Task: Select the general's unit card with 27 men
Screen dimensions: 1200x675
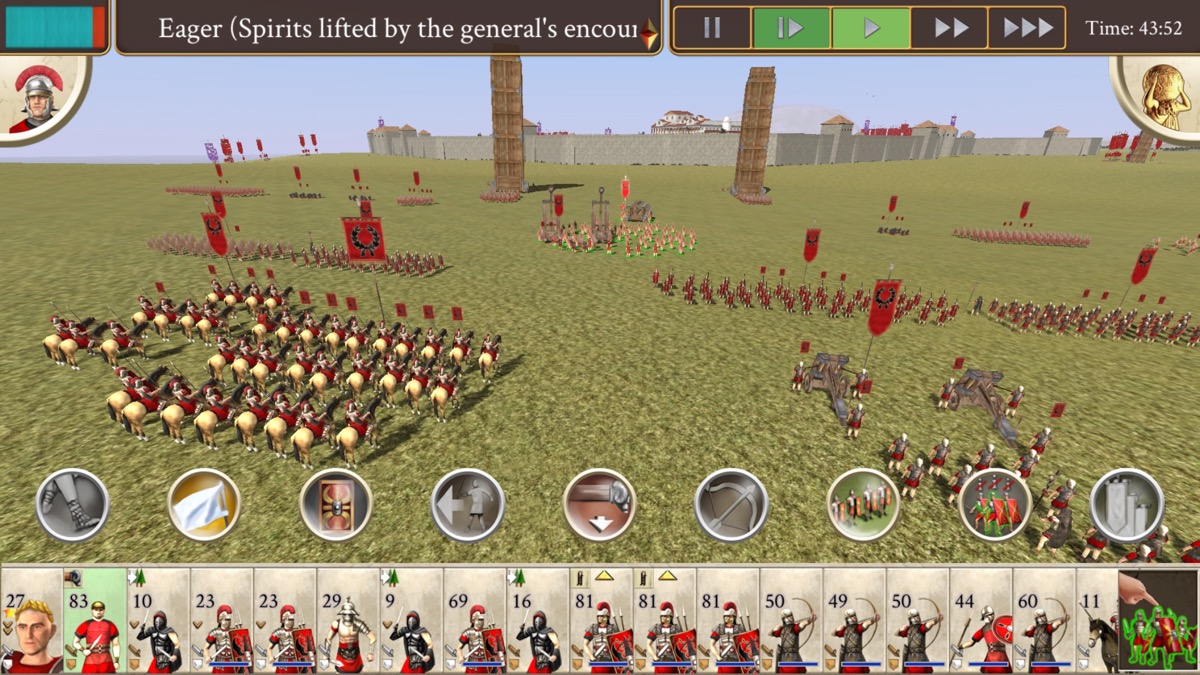Action: (31, 621)
